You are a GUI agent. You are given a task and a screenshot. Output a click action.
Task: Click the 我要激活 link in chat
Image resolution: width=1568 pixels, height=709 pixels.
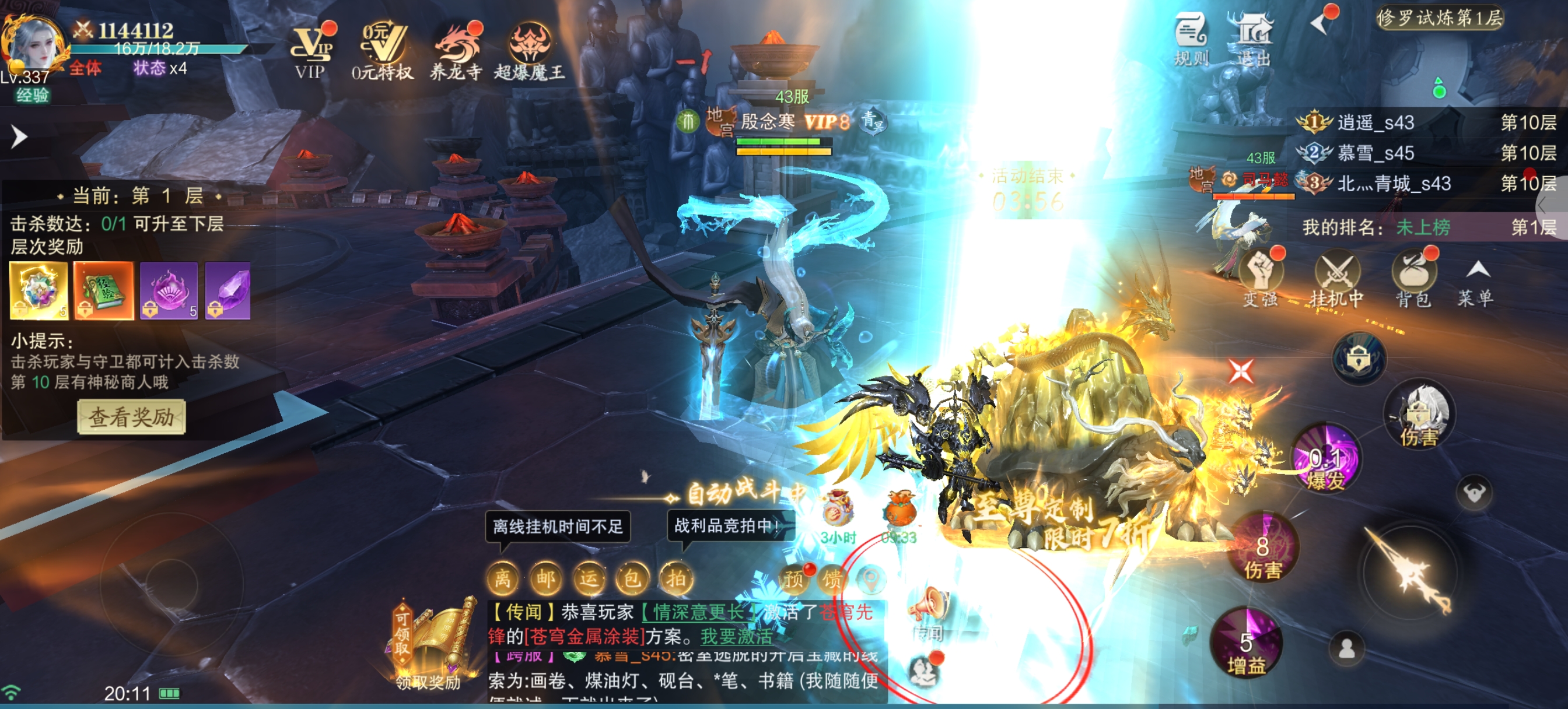click(x=737, y=637)
